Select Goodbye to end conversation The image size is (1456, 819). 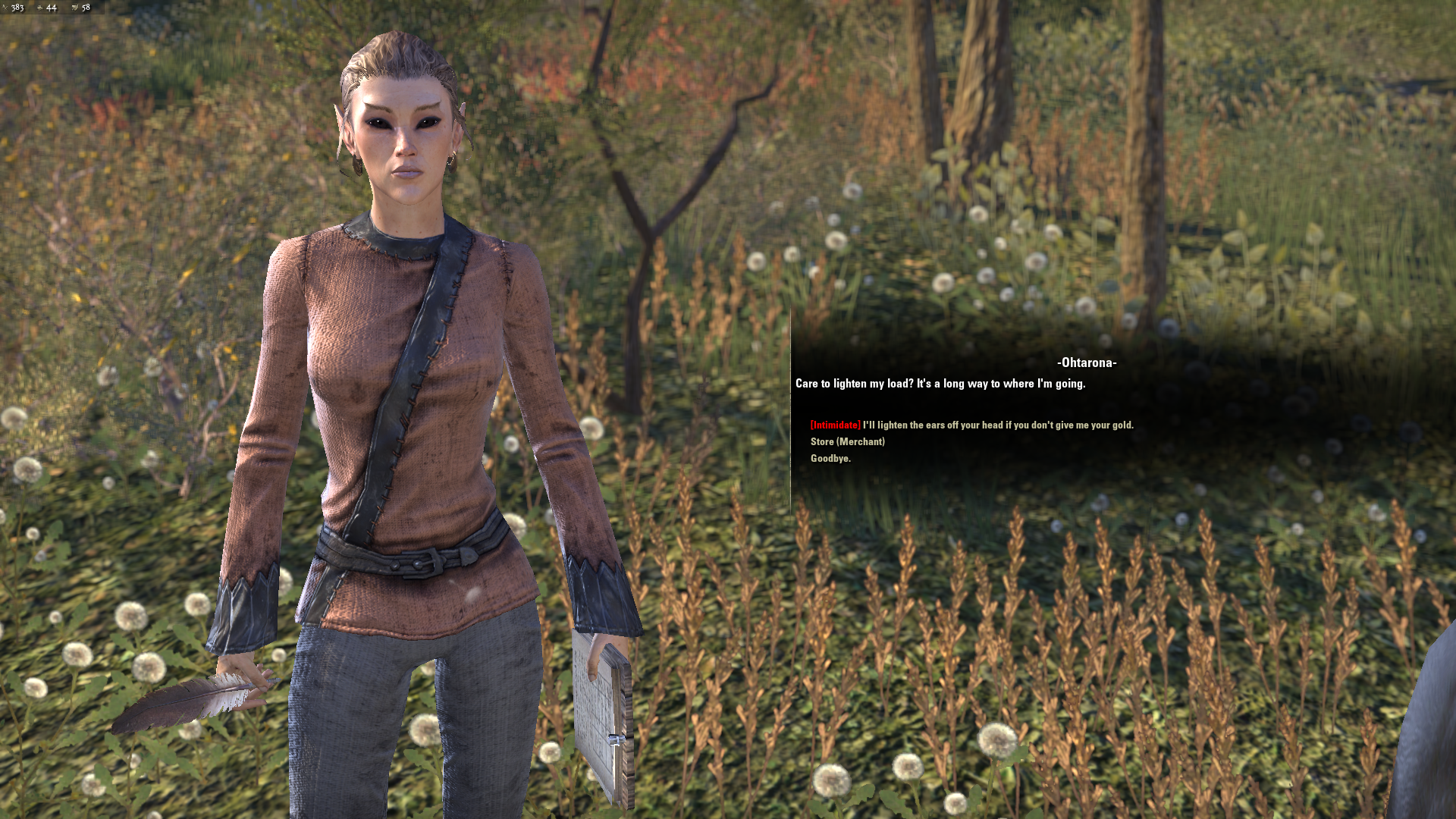830,459
